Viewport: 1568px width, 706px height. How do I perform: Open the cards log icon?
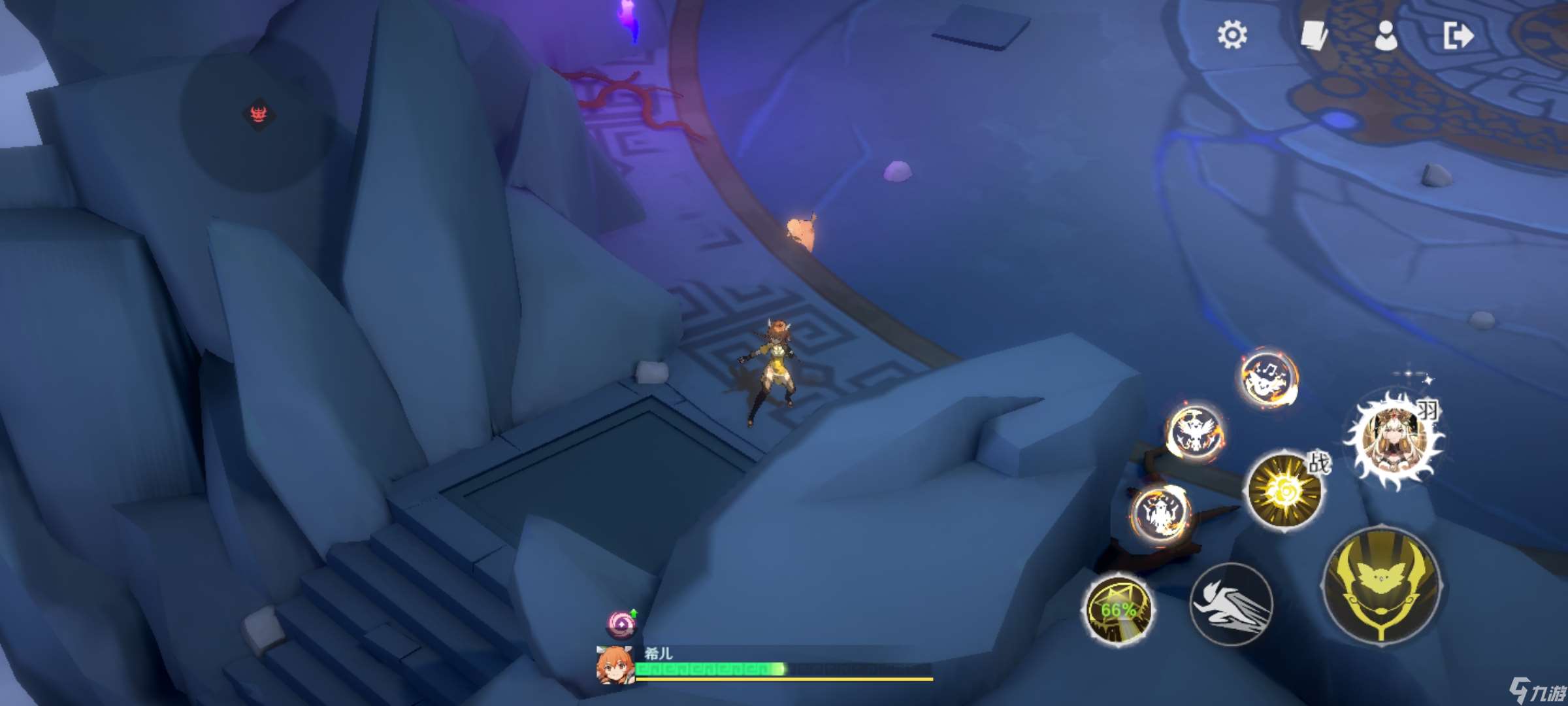(1313, 35)
